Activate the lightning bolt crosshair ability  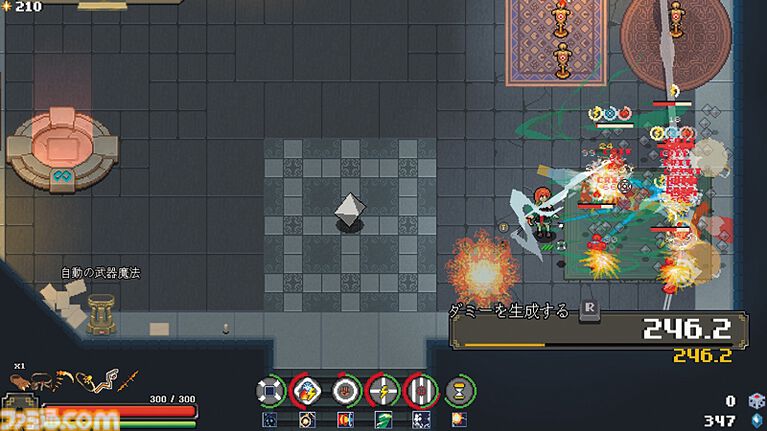[383, 389]
